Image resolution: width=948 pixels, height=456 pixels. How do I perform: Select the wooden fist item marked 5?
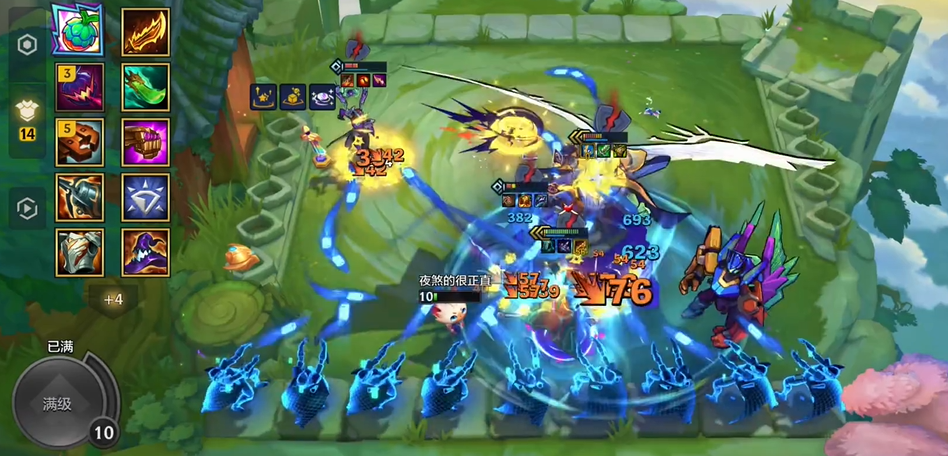80,142
